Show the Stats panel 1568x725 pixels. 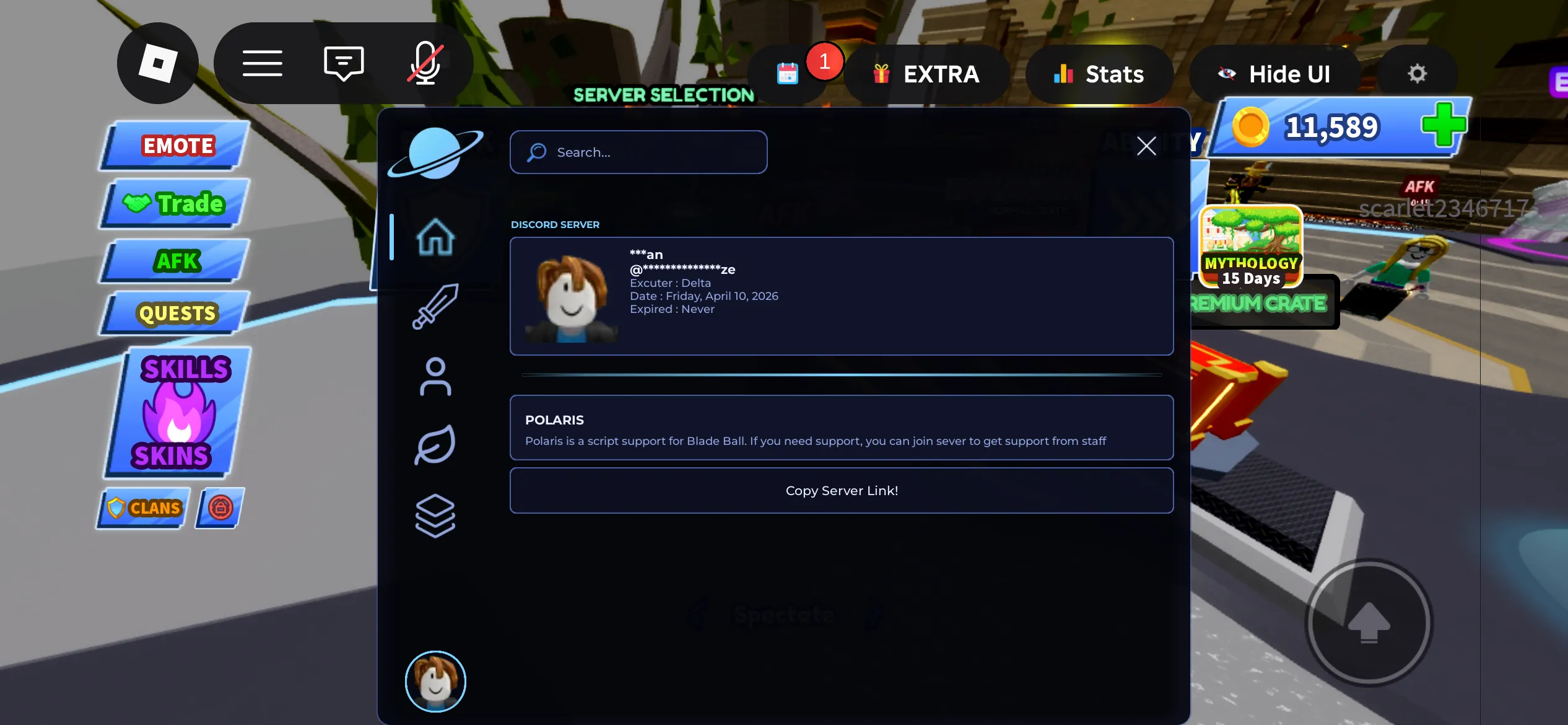click(x=1099, y=74)
